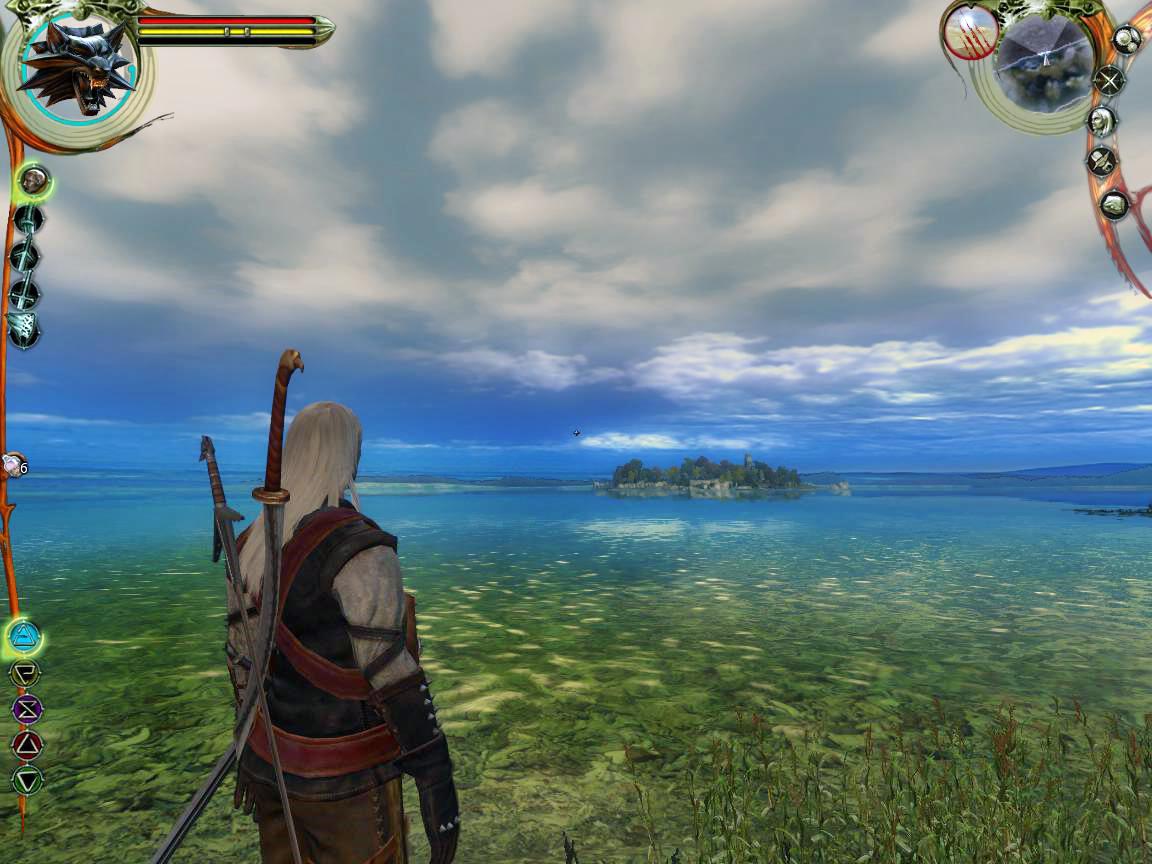Click the wolf medallion emblem
Viewport: 1152px width, 864px height.
click(x=77, y=67)
